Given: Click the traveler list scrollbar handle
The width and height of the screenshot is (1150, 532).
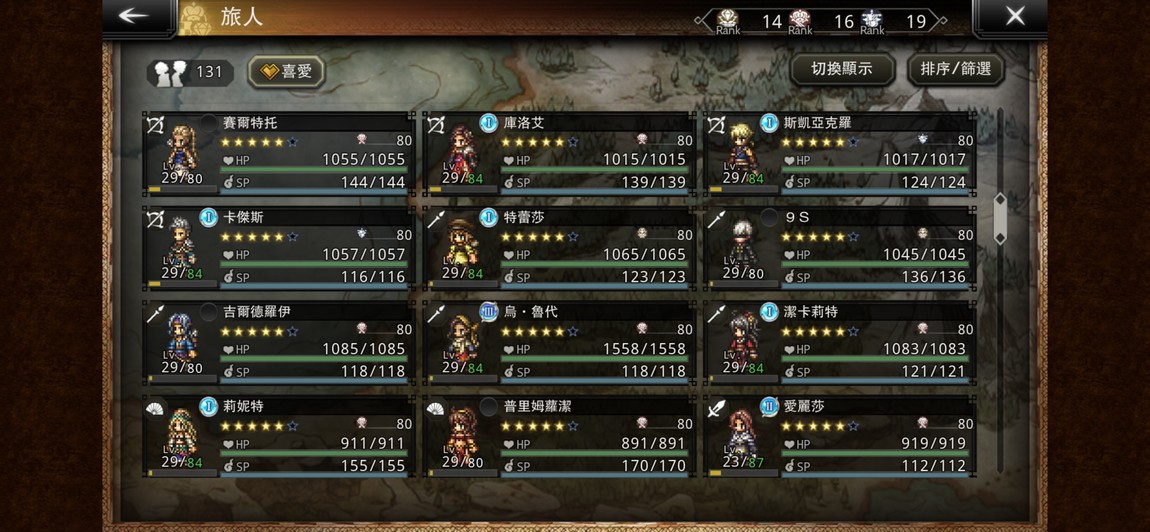Looking at the screenshot, I should click(x=999, y=218).
